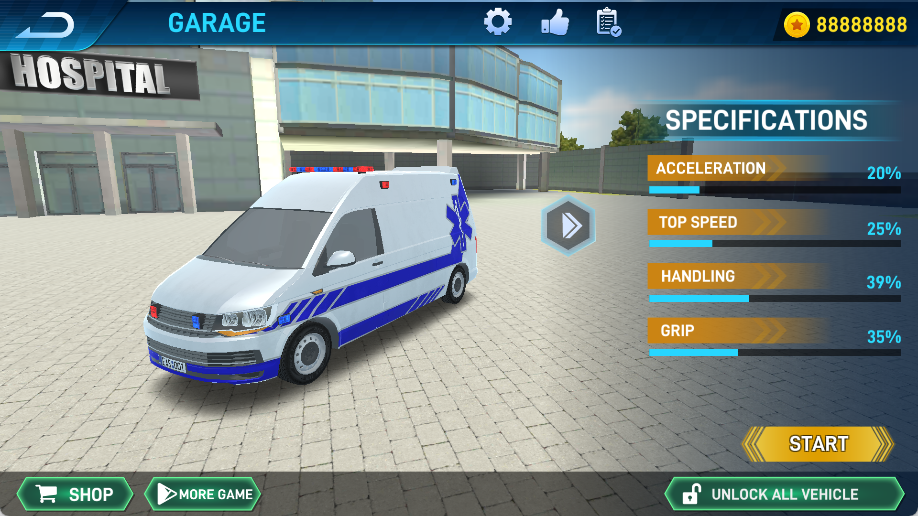Choose Unlock All Vehicle
Image resolution: width=918 pixels, height=516 pixels.
pos(783,494)
